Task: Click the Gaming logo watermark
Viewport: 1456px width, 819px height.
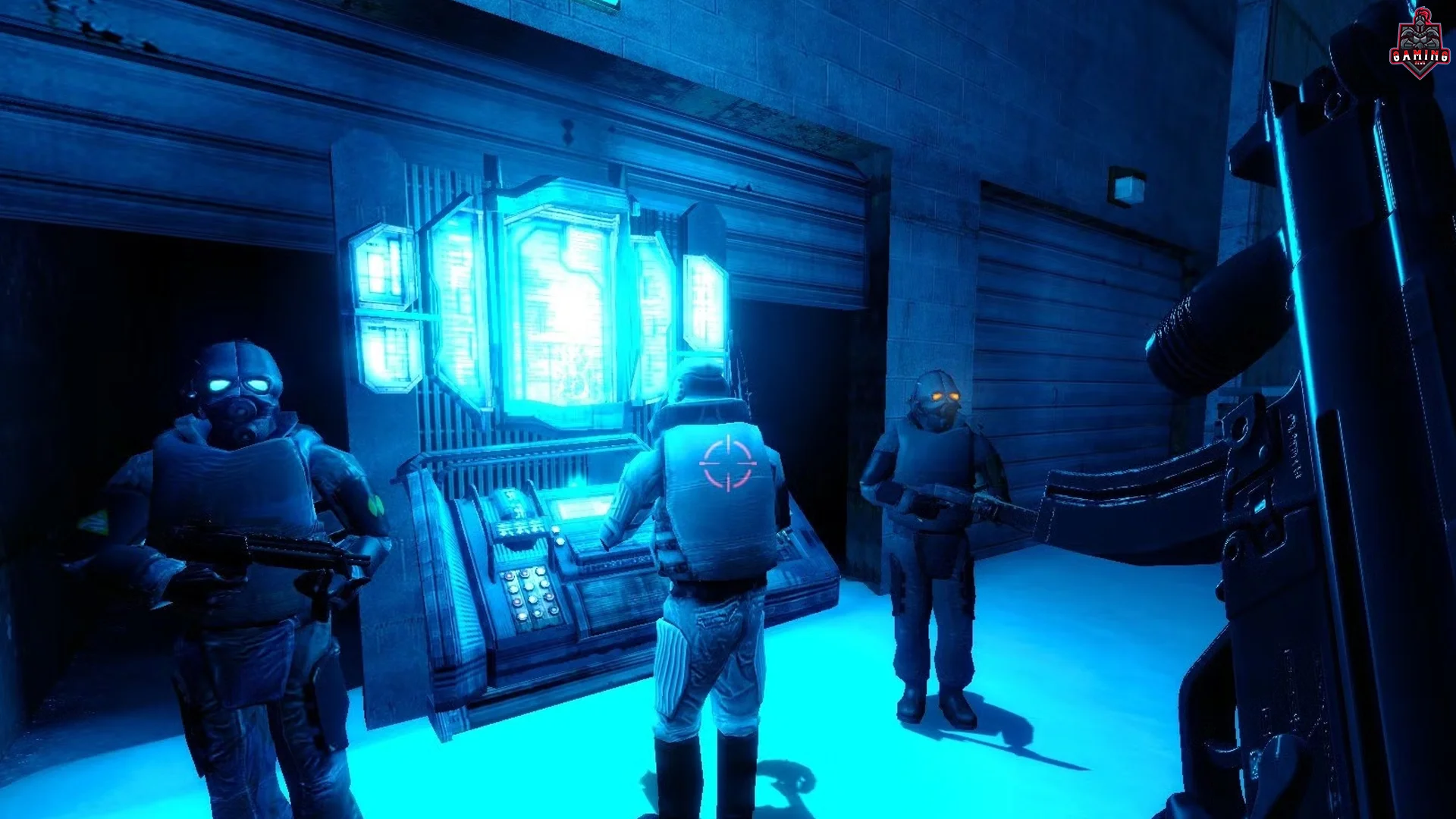Action: click(x=1414, y=45)
